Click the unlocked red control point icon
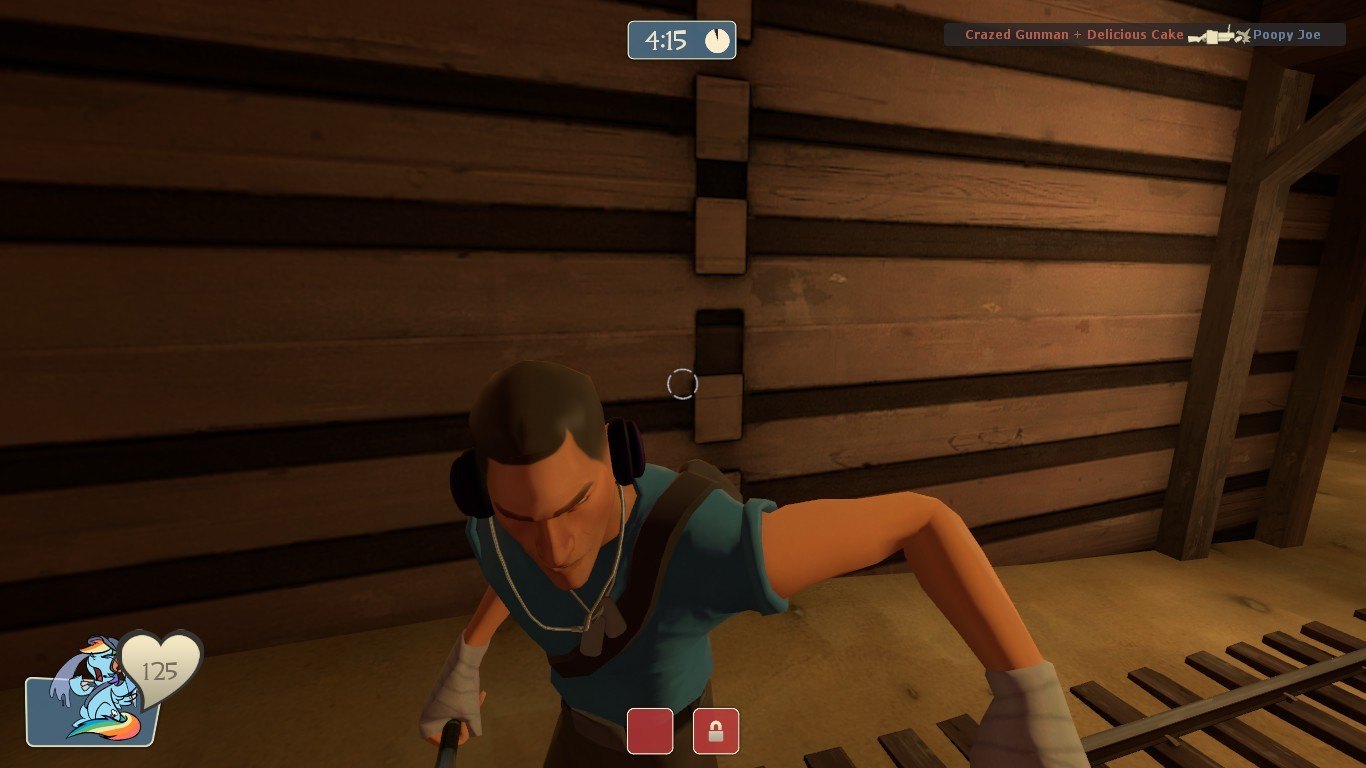The image size is (1366, 768). 650,731
